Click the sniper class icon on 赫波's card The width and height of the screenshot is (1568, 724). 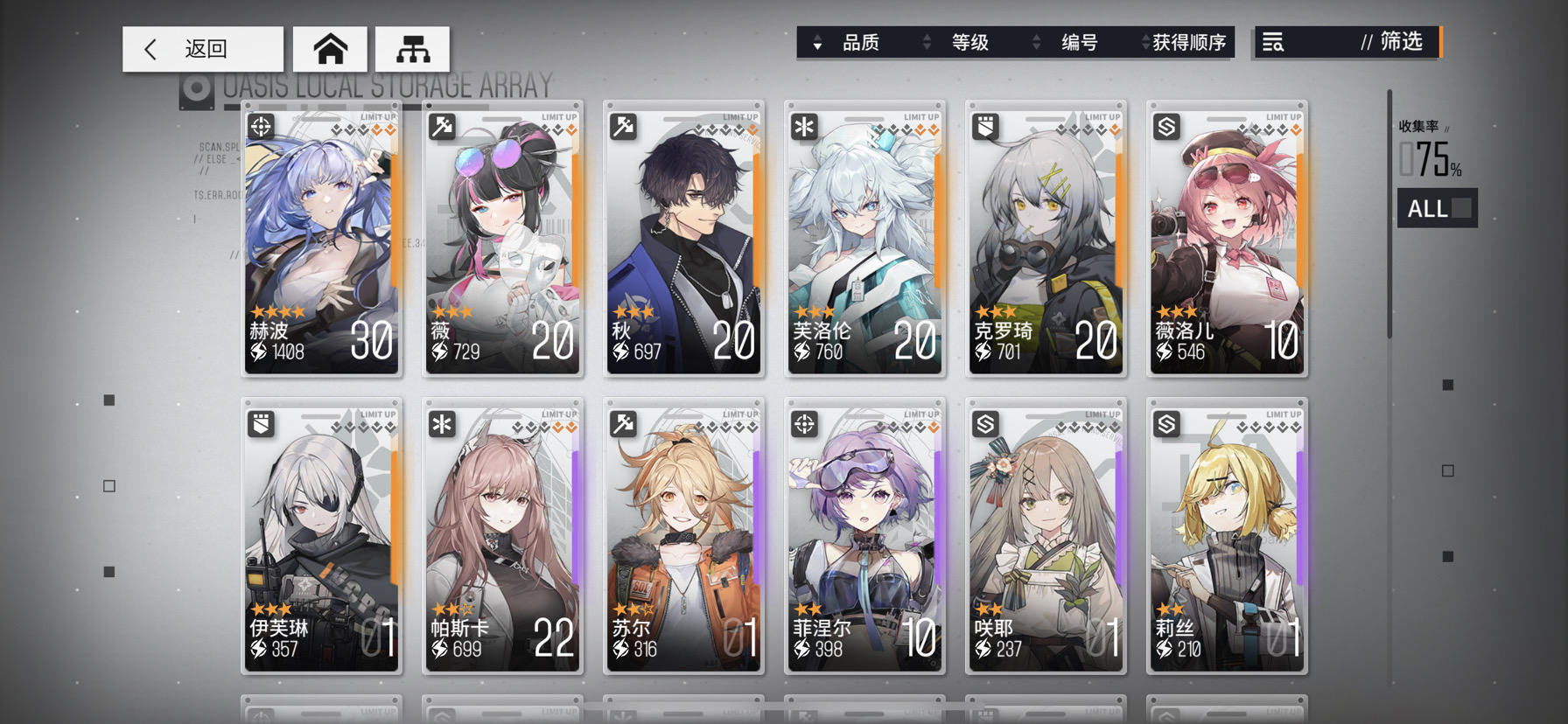[260, 126]
